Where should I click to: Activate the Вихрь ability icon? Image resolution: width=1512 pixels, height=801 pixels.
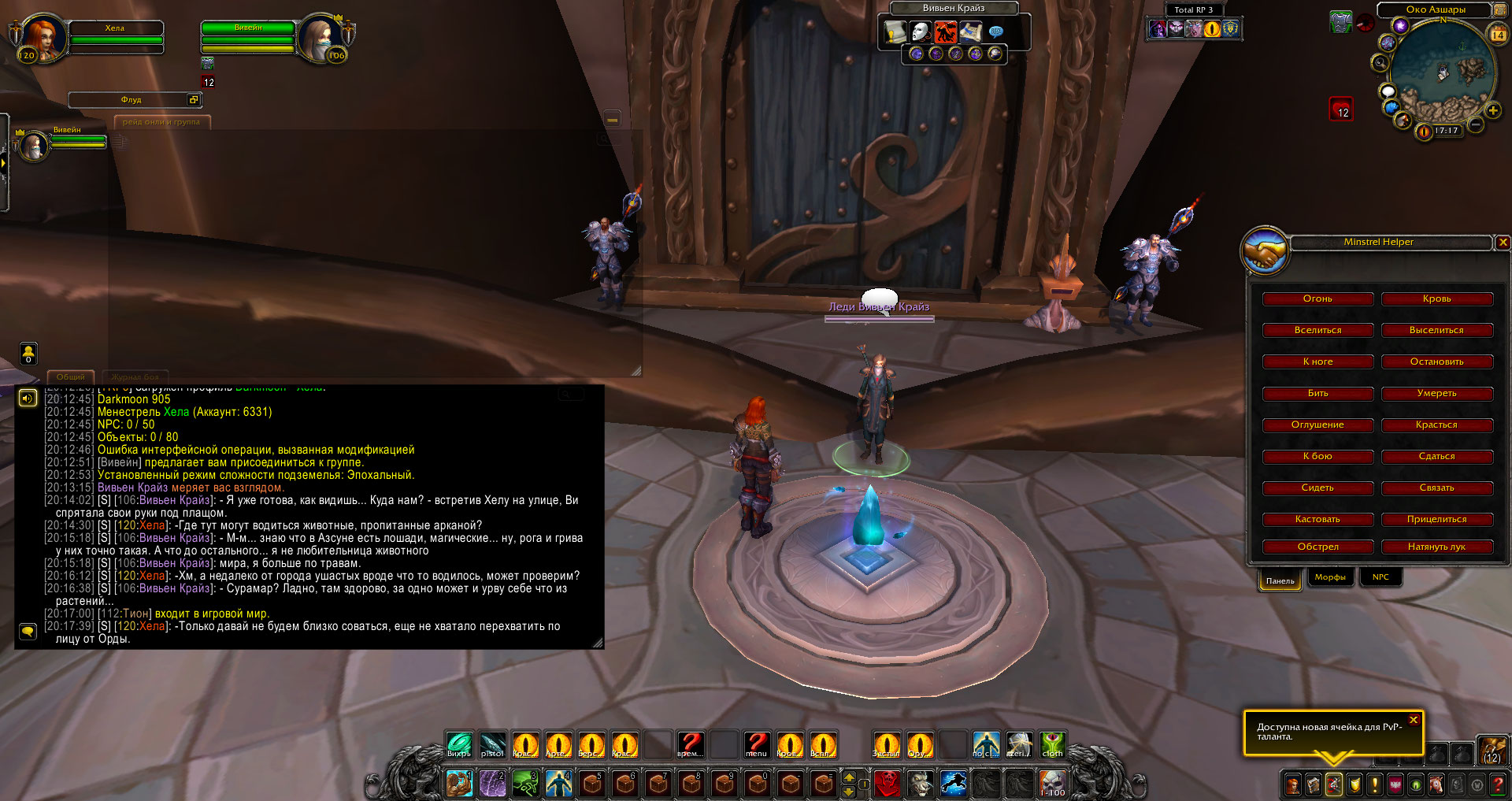point(459,744)
